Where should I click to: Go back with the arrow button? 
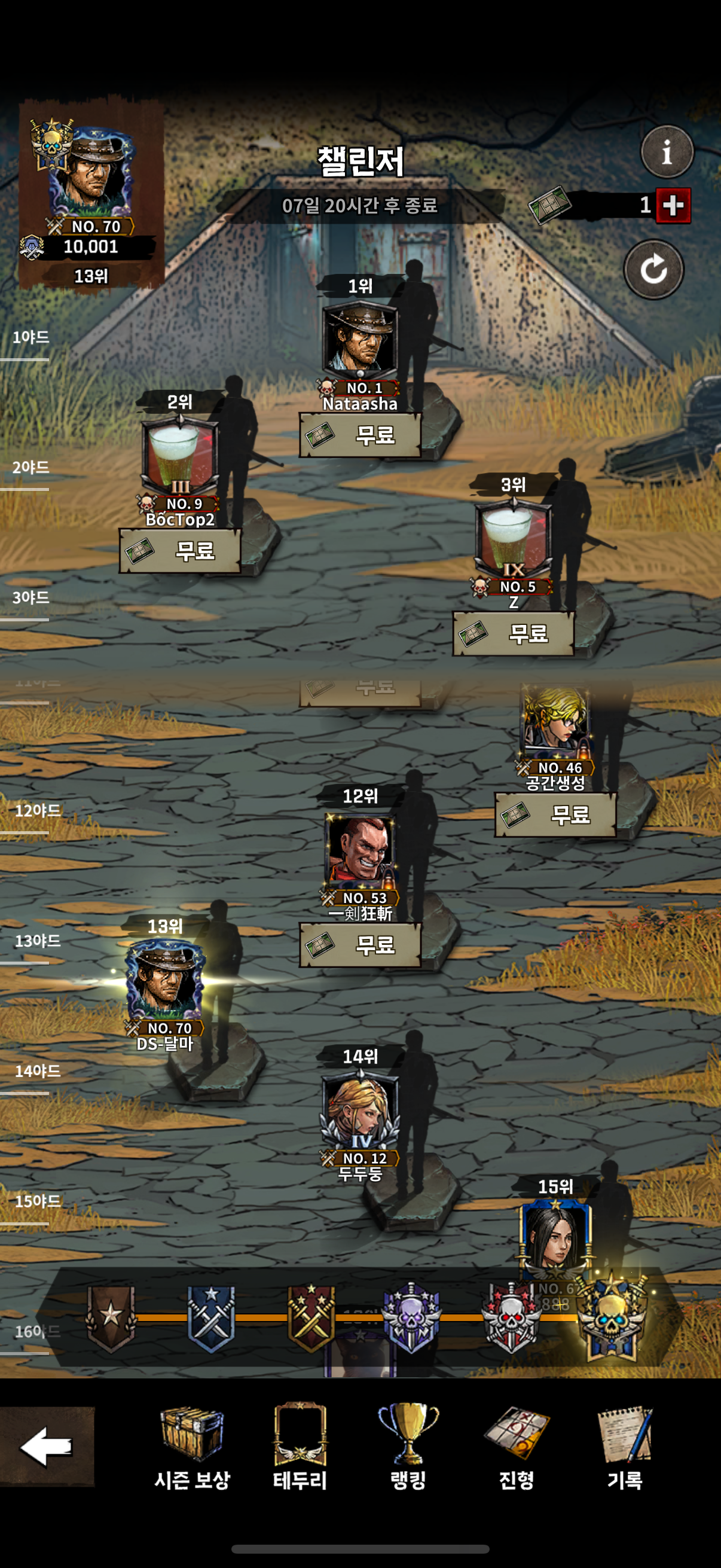46,1446
